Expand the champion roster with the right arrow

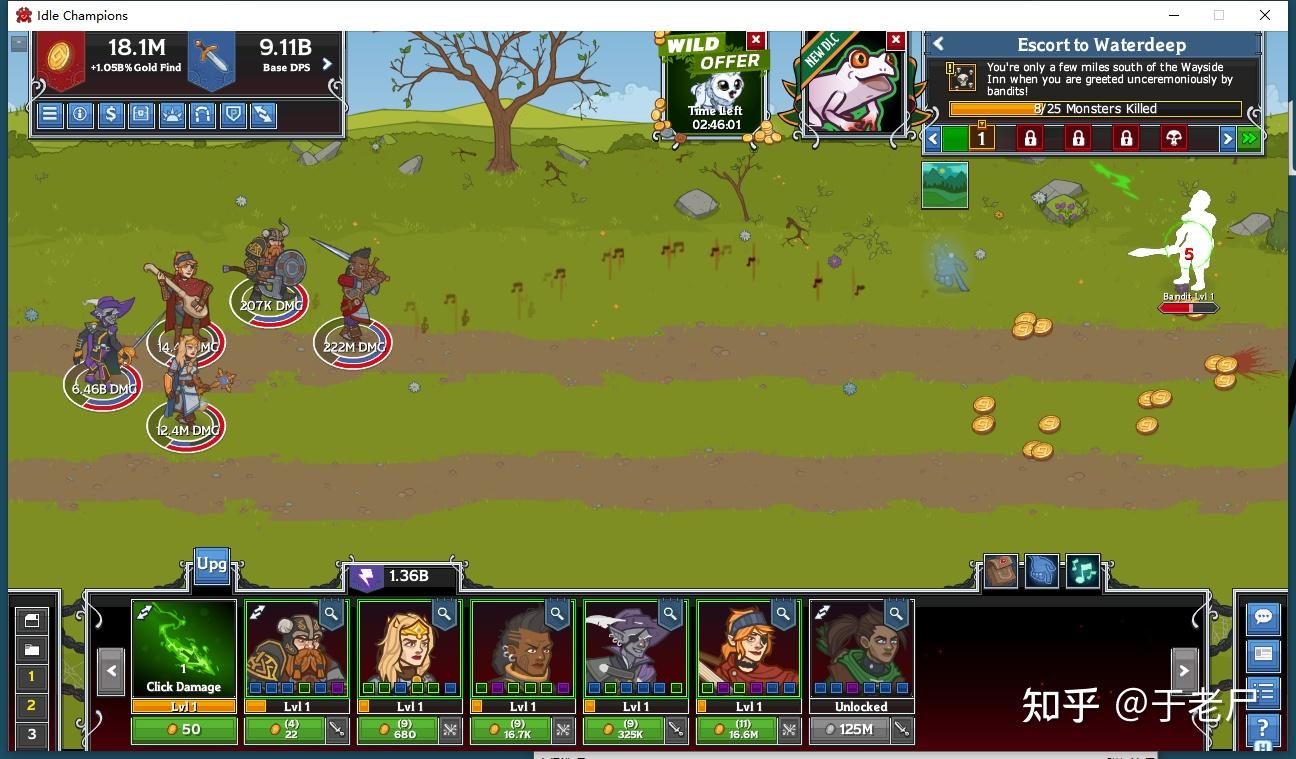pos(1185,669)
